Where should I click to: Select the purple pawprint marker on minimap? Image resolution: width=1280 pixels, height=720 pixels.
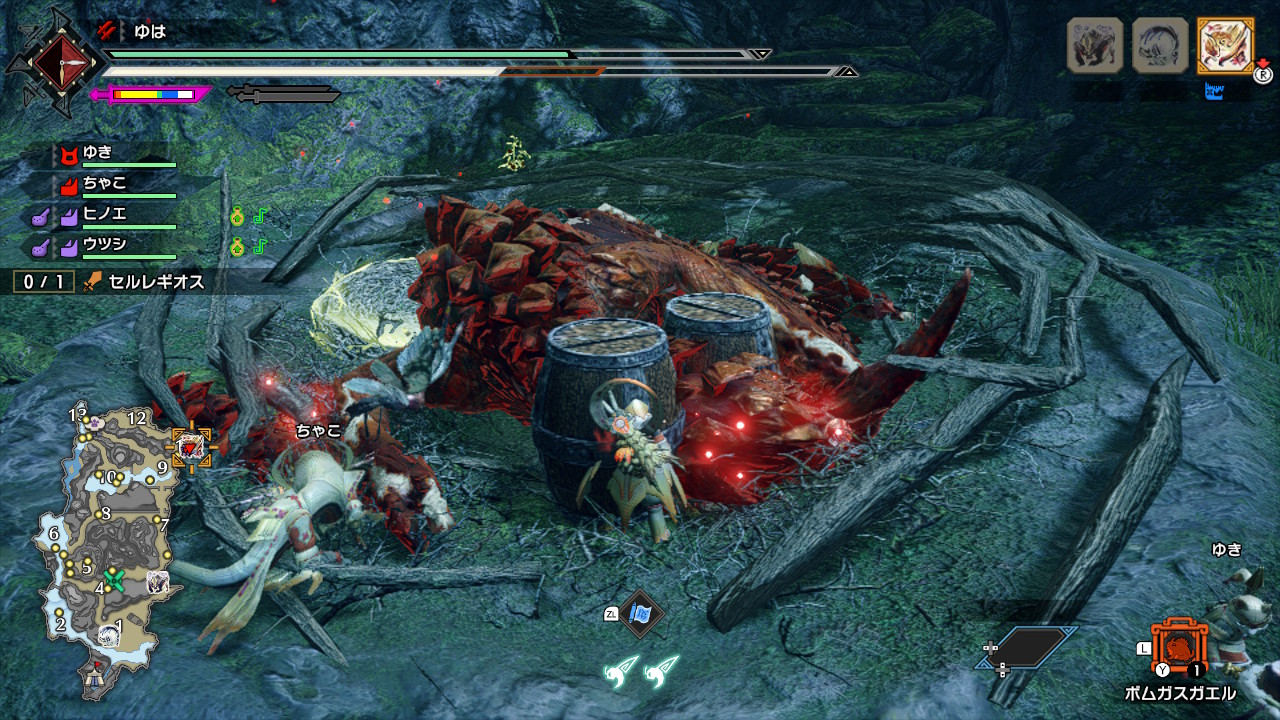[95, 423]
